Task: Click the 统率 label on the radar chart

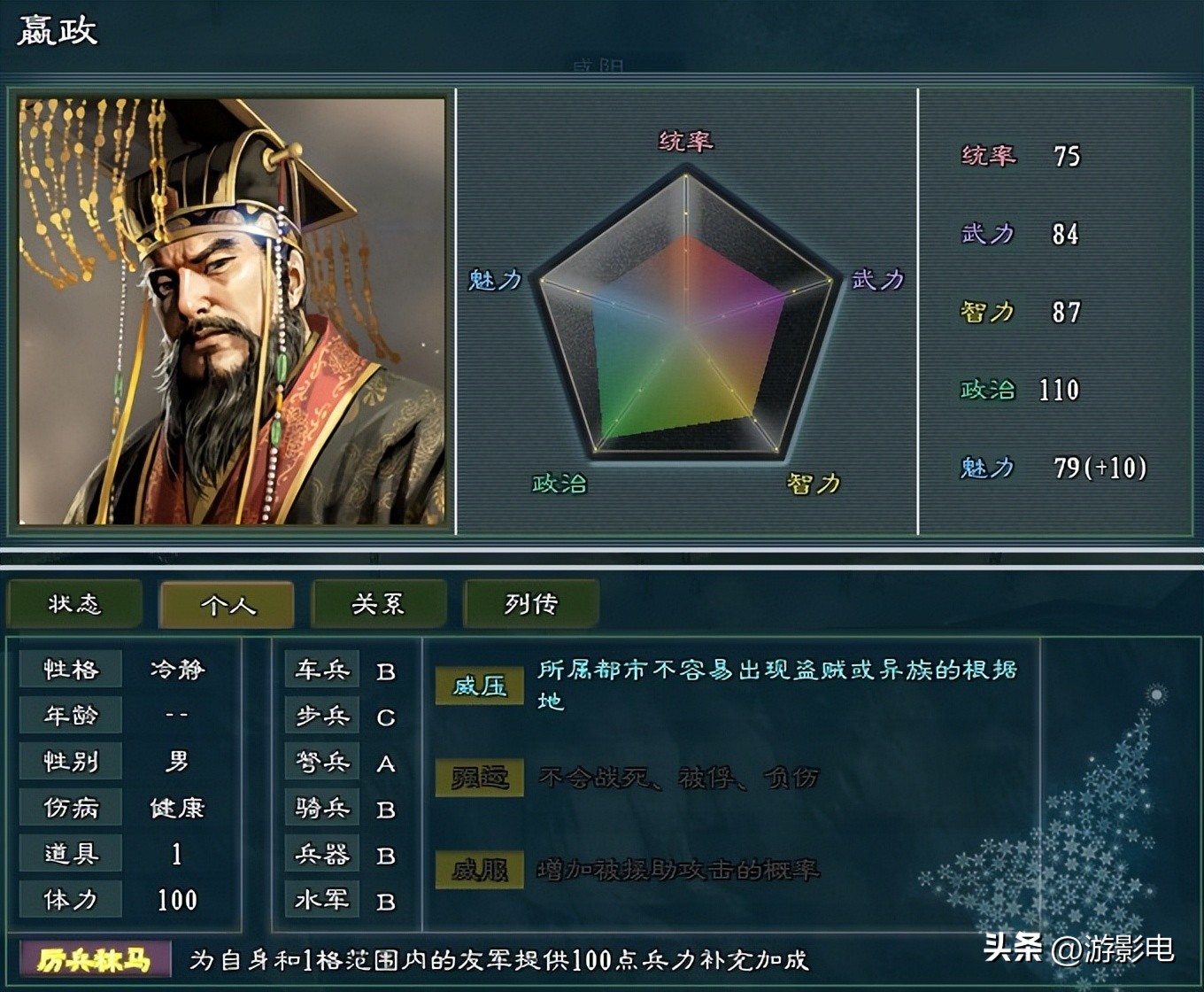Action: pyautogui.click(x=684, y=142)
